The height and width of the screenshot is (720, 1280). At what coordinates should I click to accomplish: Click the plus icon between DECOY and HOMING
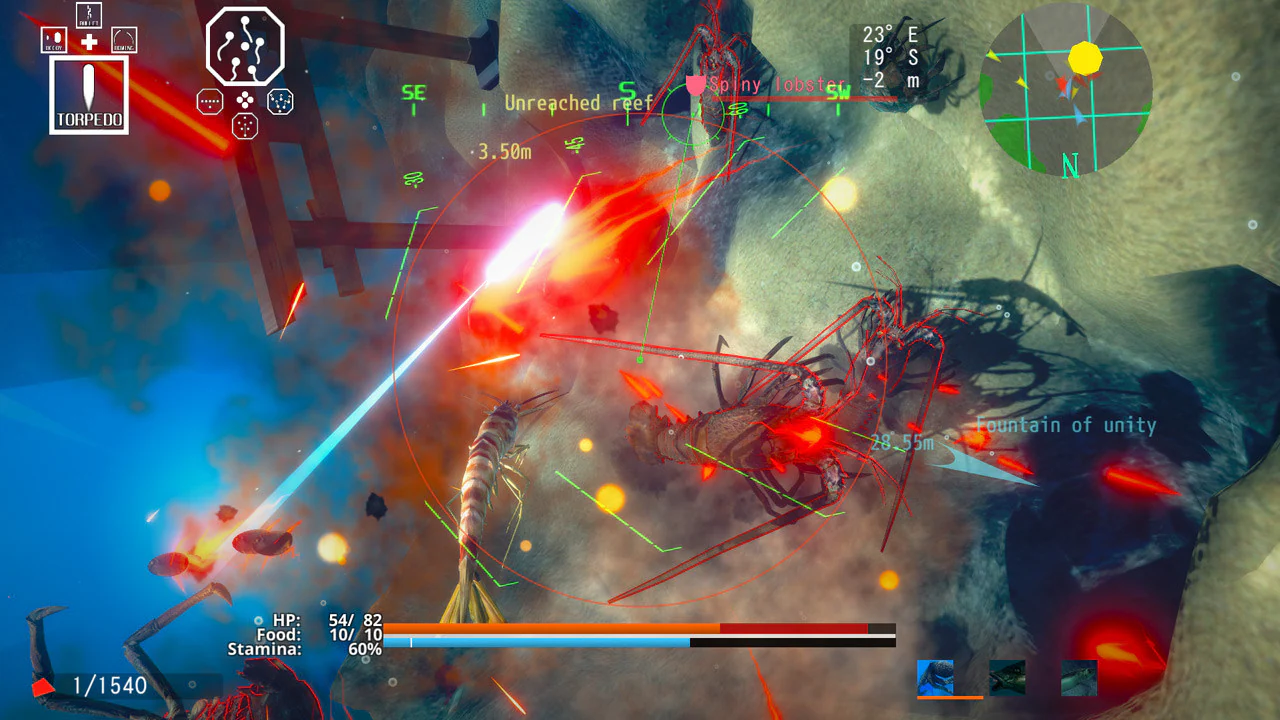click(88, 41)
